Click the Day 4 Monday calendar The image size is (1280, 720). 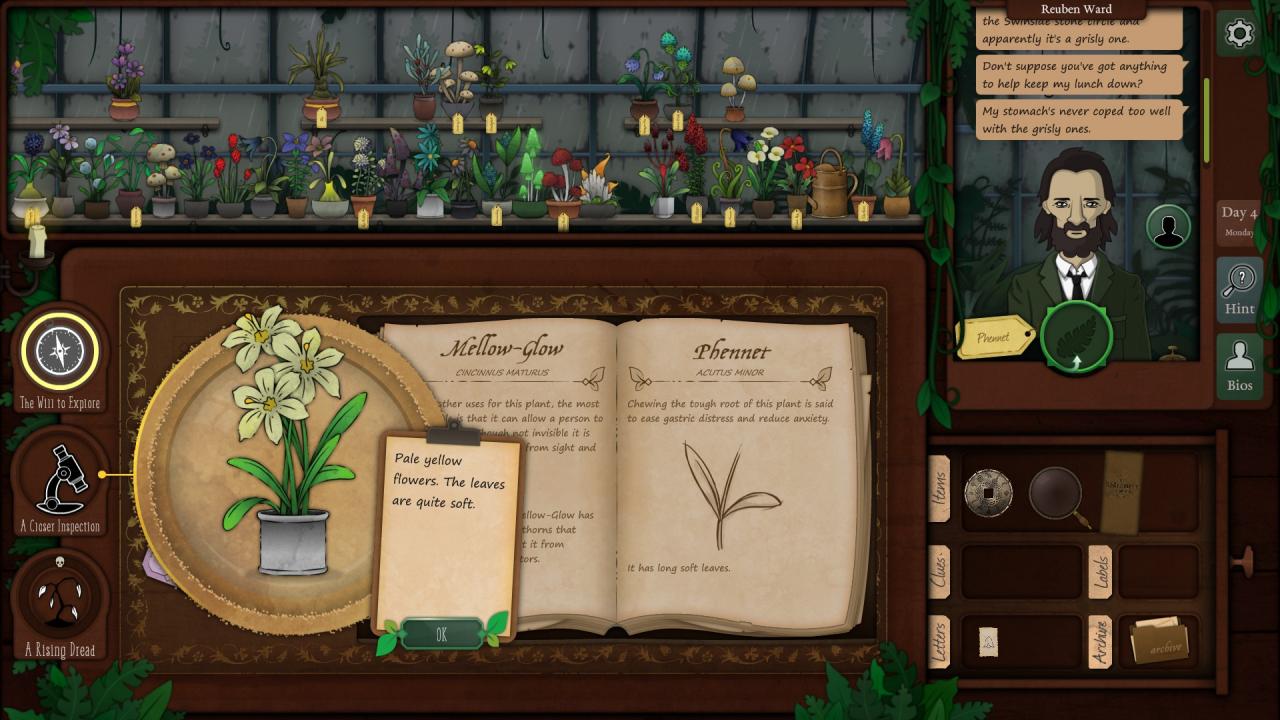click(x=1239, y=221)
